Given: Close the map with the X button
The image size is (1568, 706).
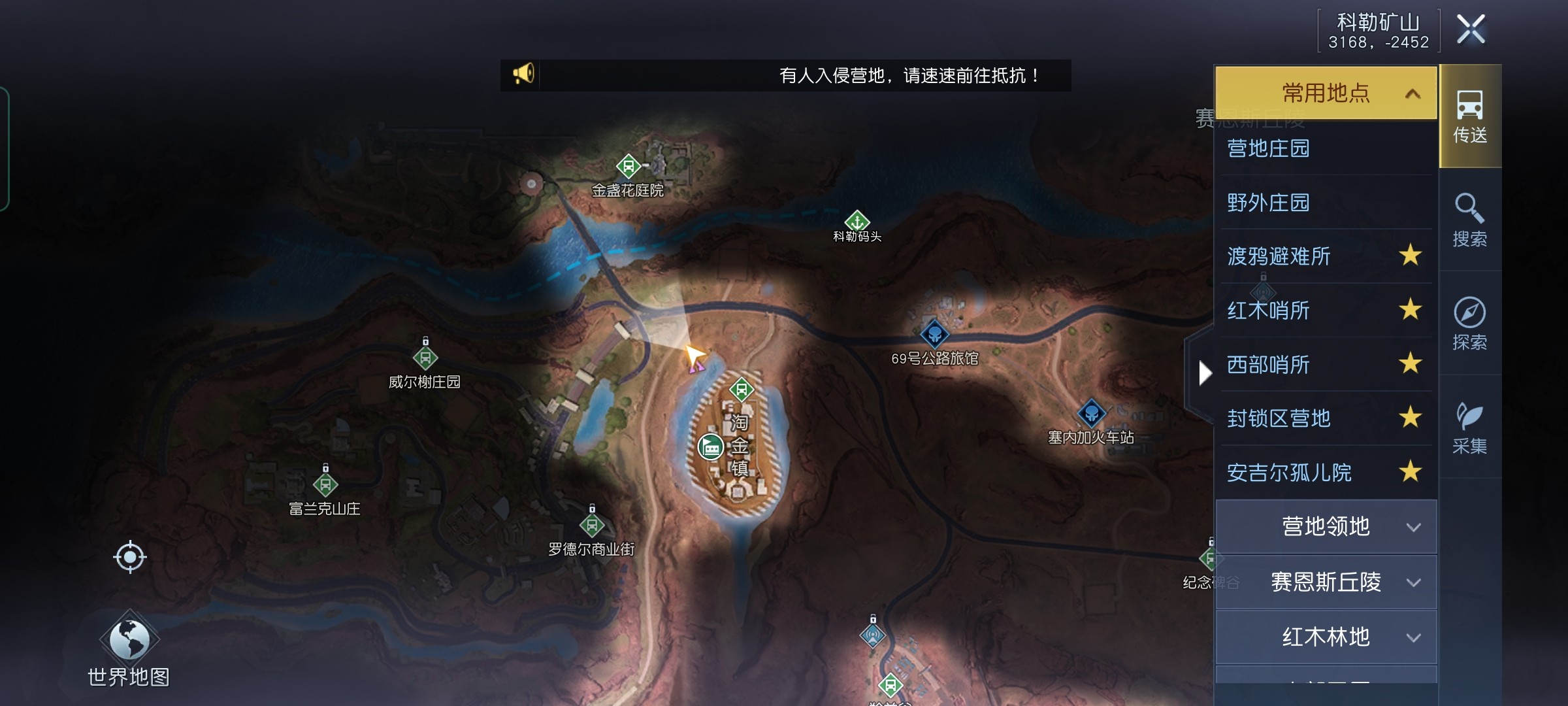Looking at the screenshot, I should coord(1471,29).
